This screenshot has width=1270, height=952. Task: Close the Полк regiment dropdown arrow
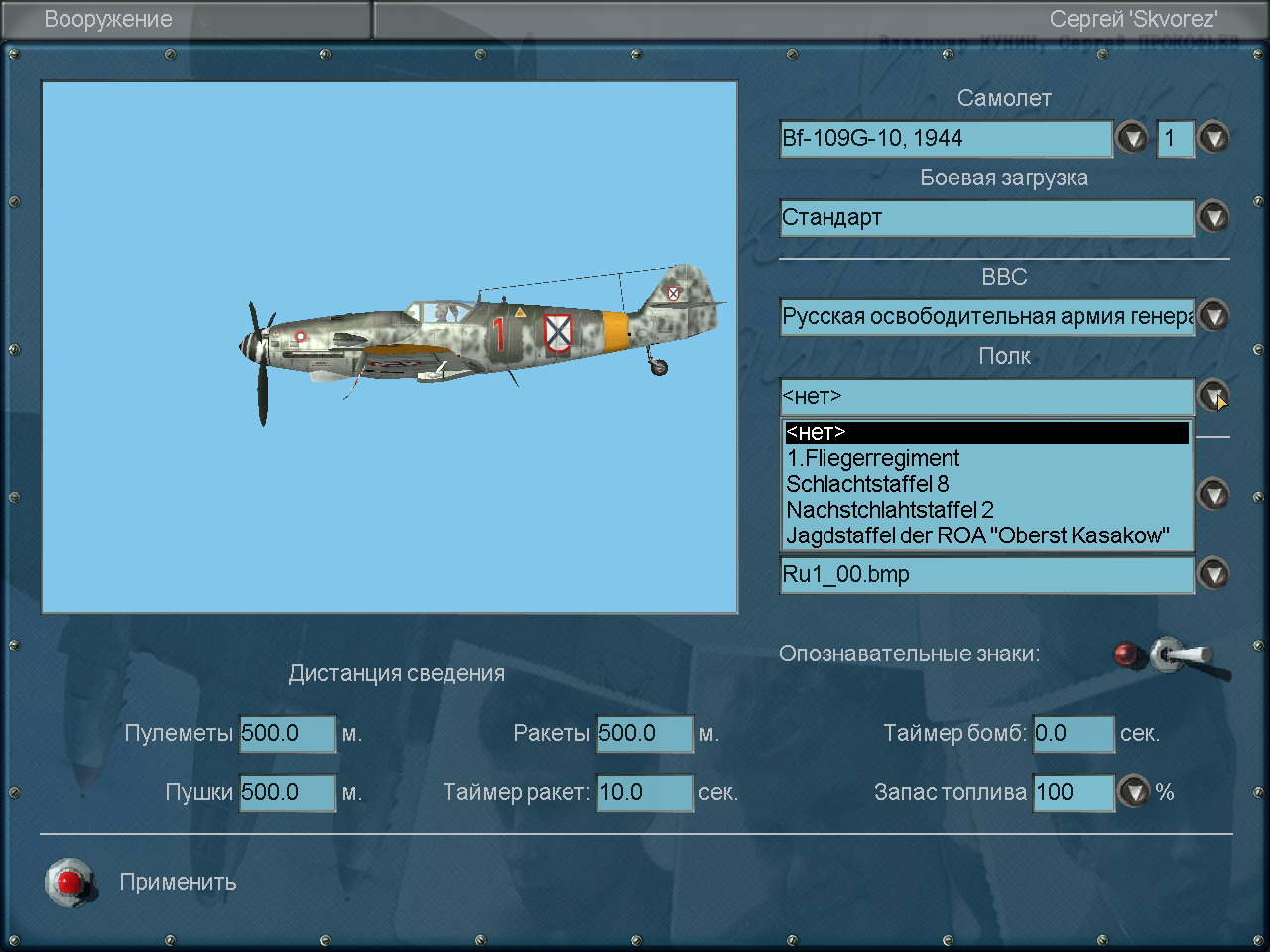point(1213,396)
